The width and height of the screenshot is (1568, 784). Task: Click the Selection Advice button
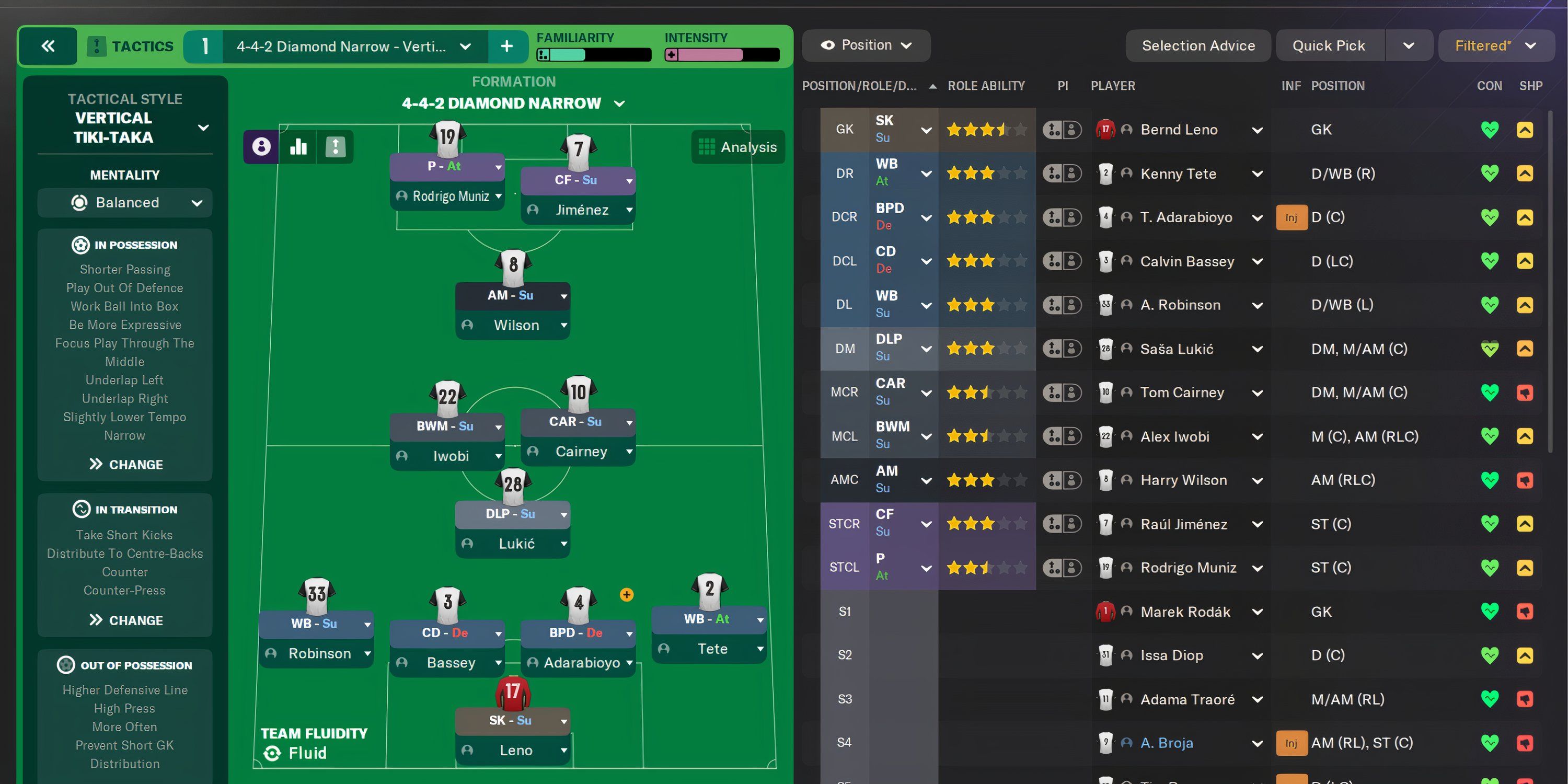pos(1198,44)
